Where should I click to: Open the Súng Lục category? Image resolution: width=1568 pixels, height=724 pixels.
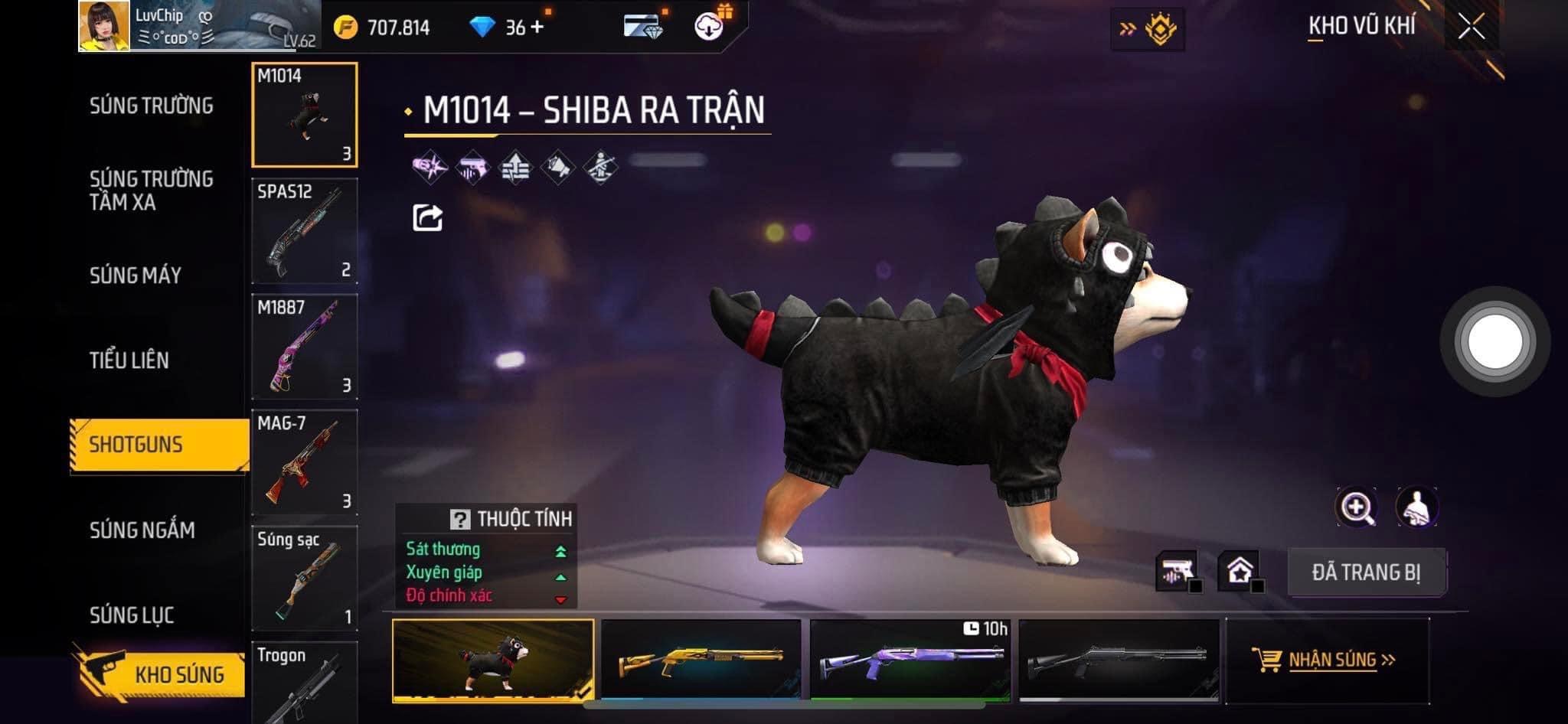(132, 615)
